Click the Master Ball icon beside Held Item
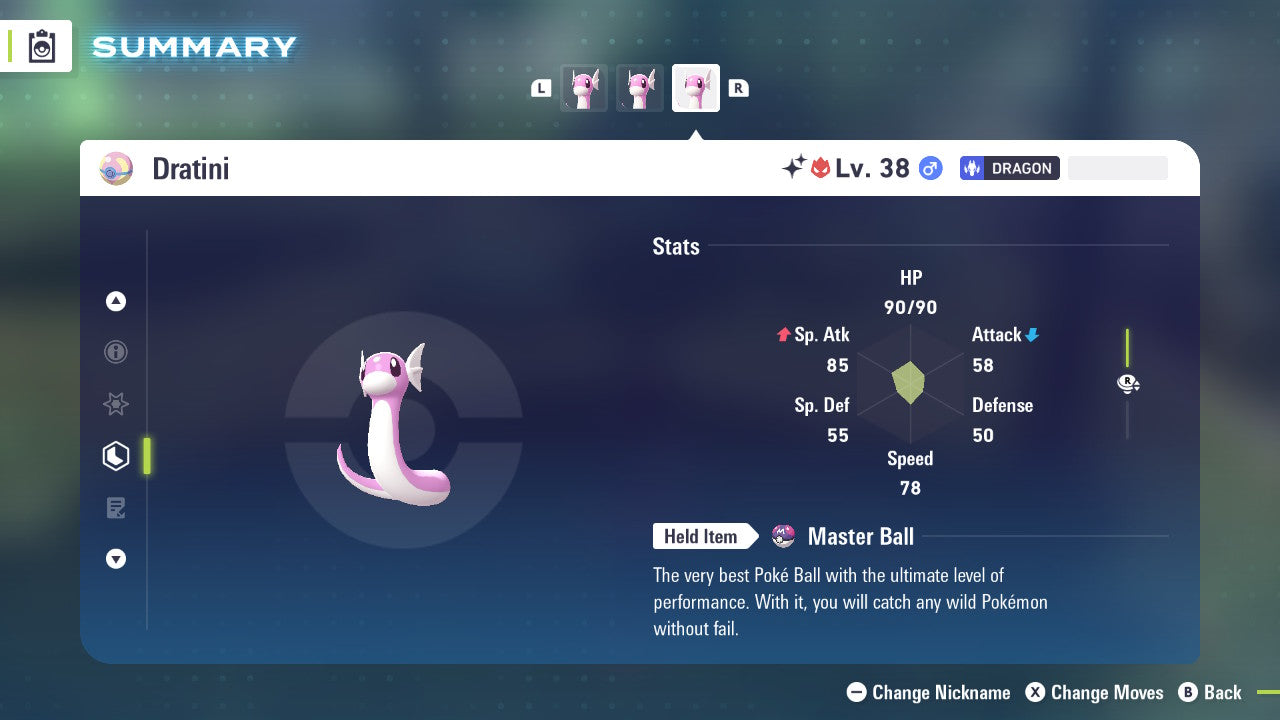The image size is (1280, 720). pyautogui.click(x=782, y=536)
